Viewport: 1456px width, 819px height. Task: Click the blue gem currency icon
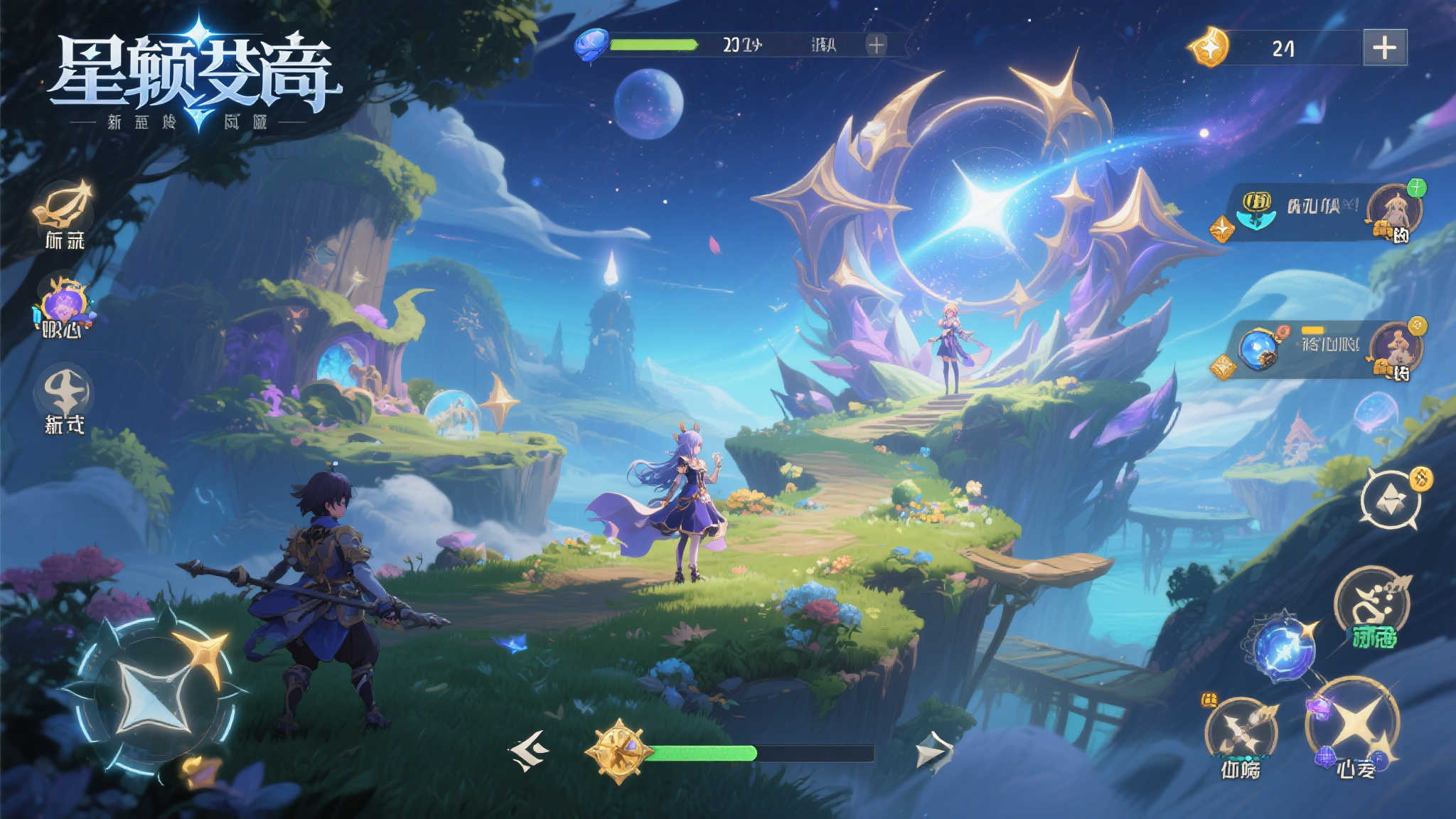tap(591, 44)
